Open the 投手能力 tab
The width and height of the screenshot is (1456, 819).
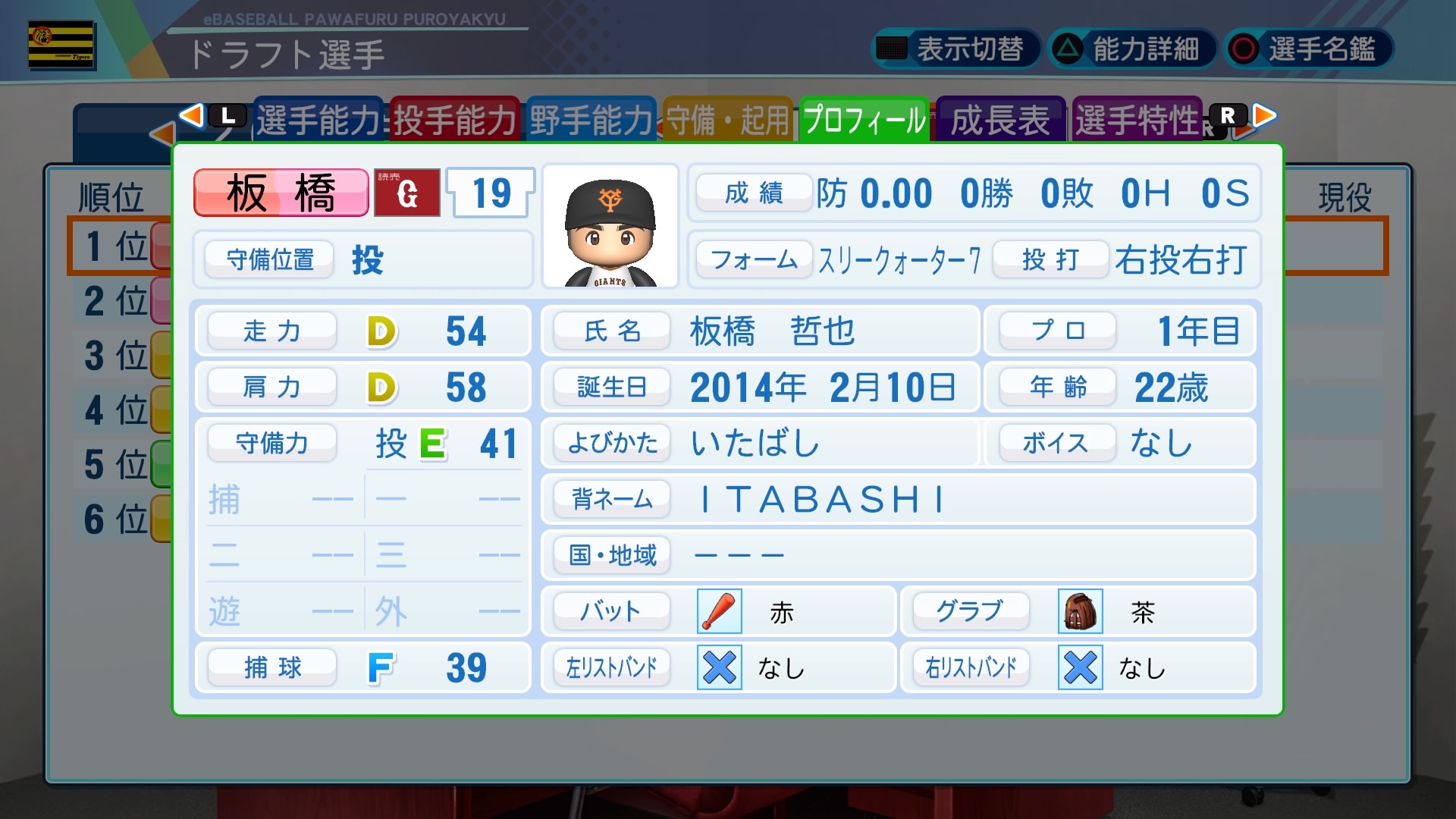pyautogui.click(x=454, y=120)
